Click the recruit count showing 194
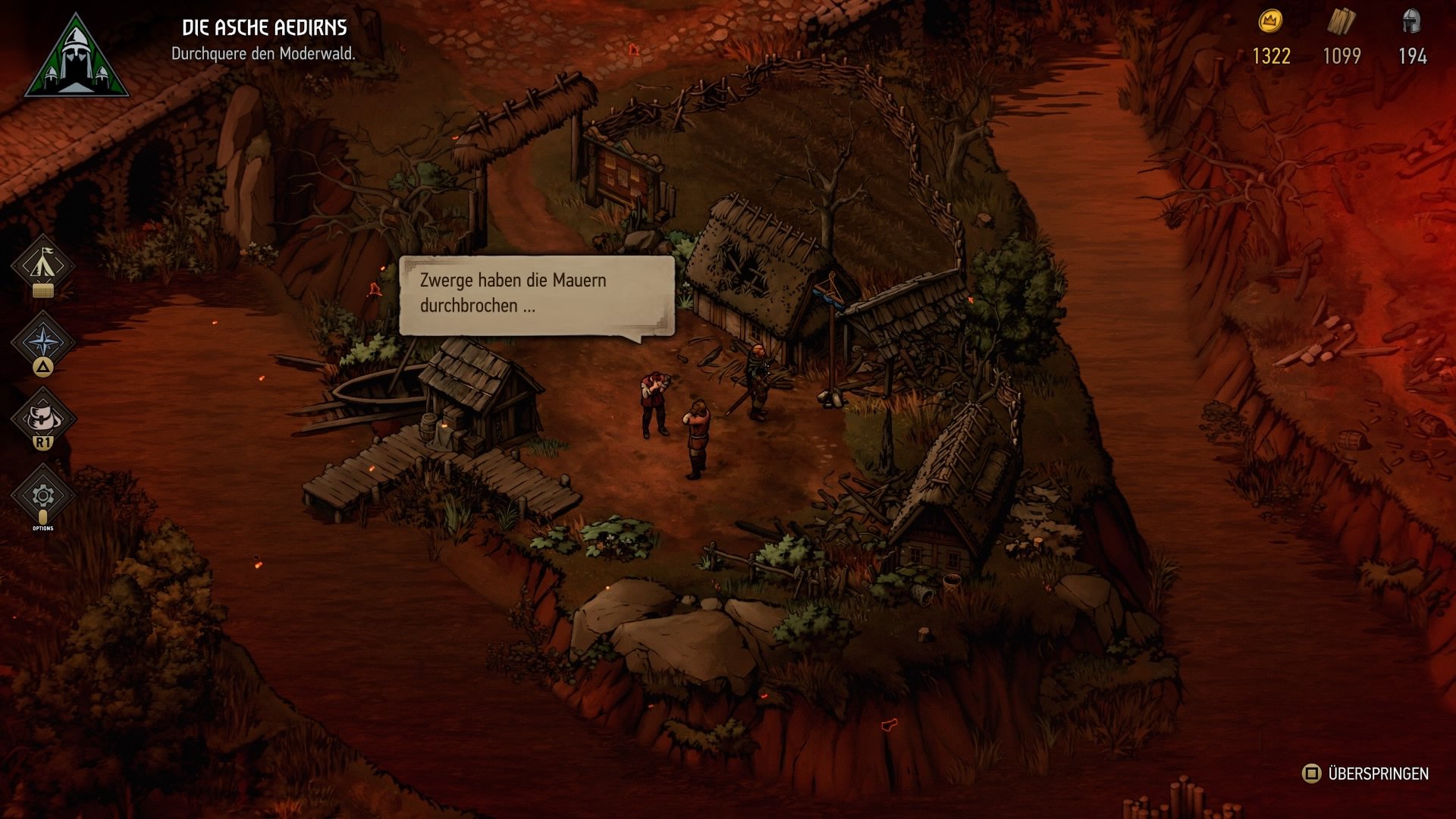Image resolution: width=1456 pixels, height=819 pixels. click(x=1412, y=56)
